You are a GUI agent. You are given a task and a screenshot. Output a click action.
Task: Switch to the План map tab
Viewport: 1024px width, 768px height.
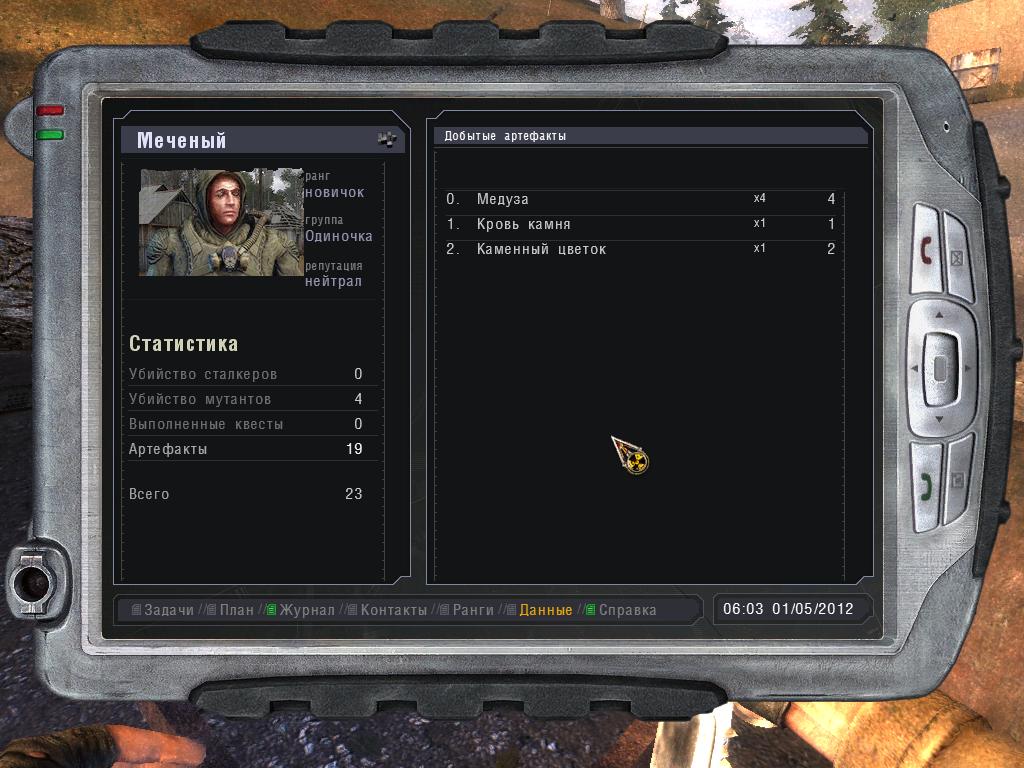(x=236, y=610)
